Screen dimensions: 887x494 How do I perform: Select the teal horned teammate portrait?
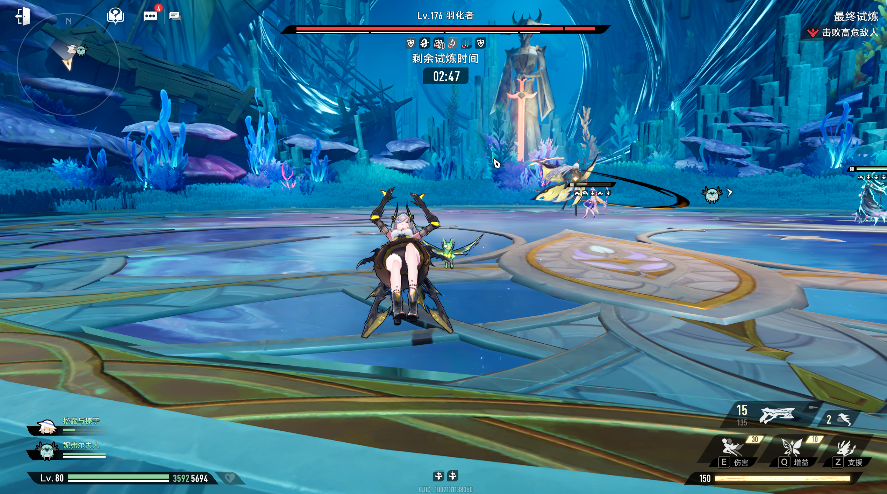tap(46, 449)
